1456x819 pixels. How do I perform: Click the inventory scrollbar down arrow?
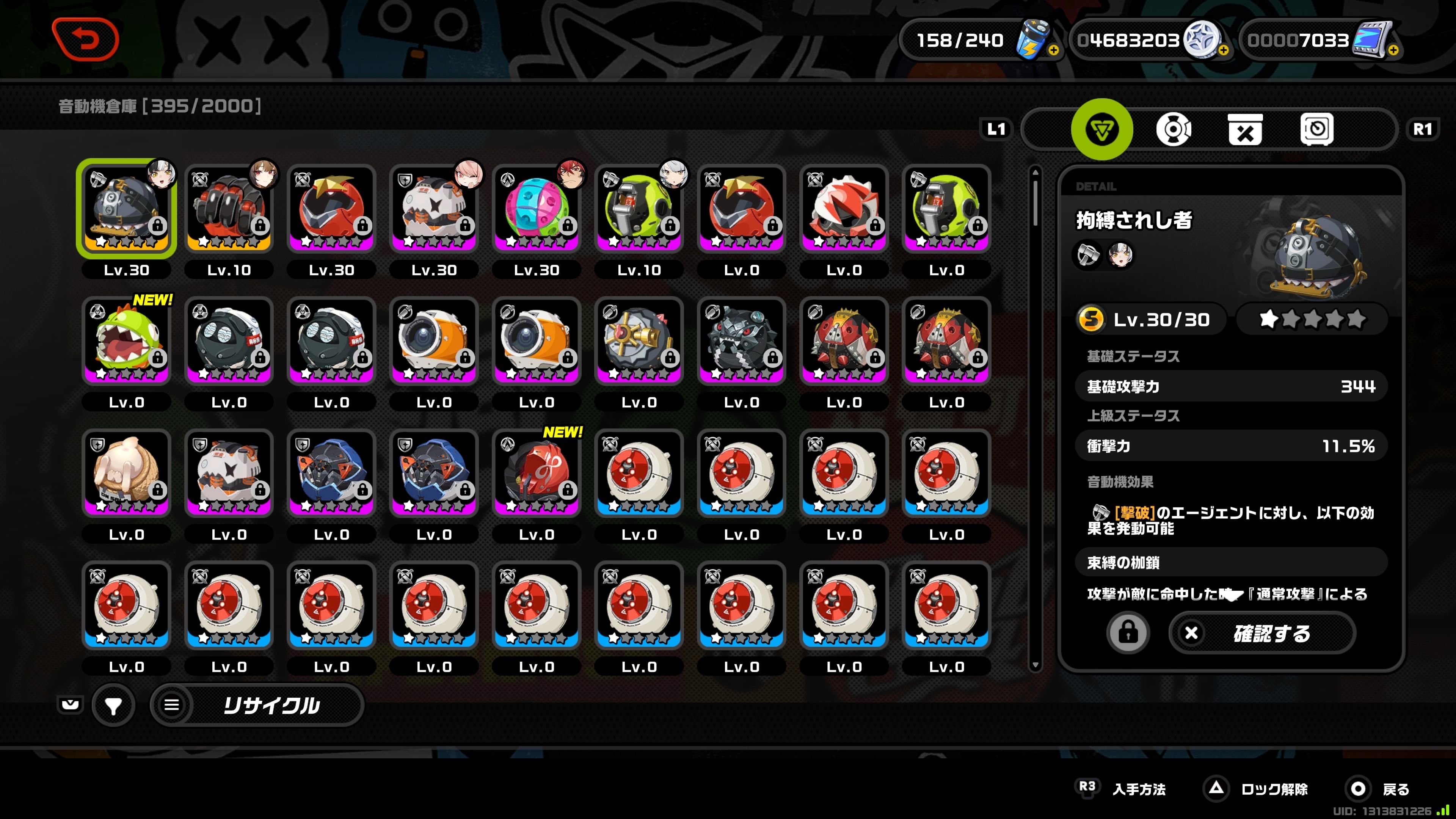click(x=1036, y=665)
